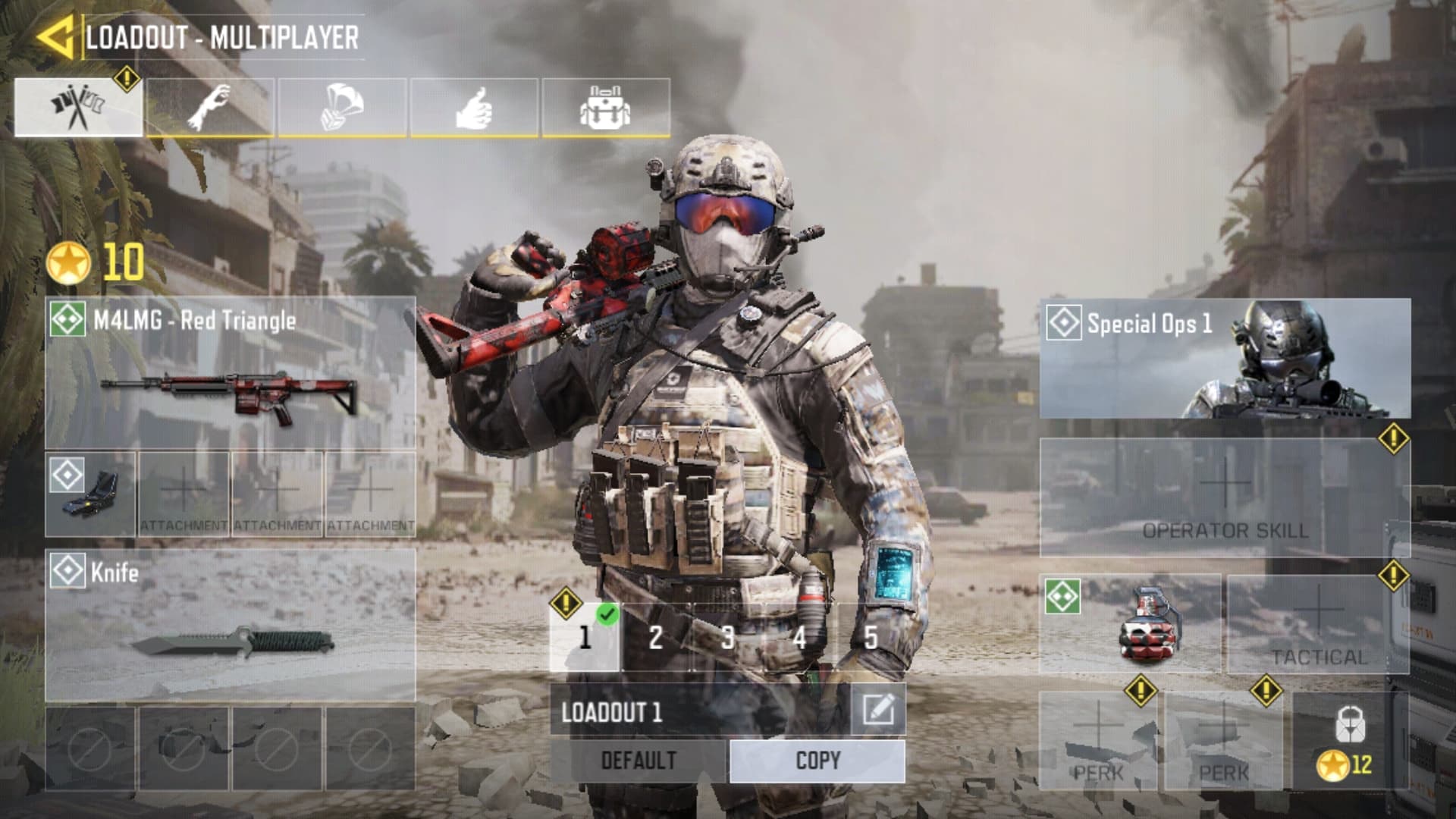Unlock the perk slot costing 12
This screenshot has width=1456, height=819.
[x=1349, y=741]
